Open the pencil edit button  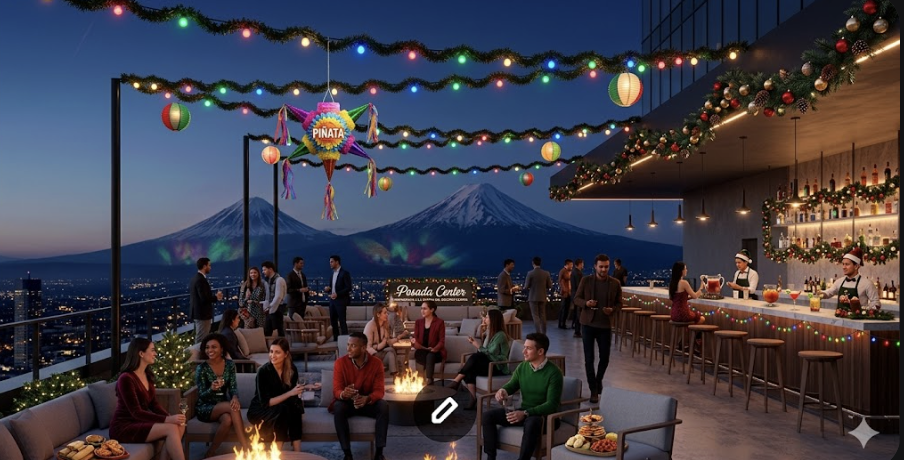[444, 411]
